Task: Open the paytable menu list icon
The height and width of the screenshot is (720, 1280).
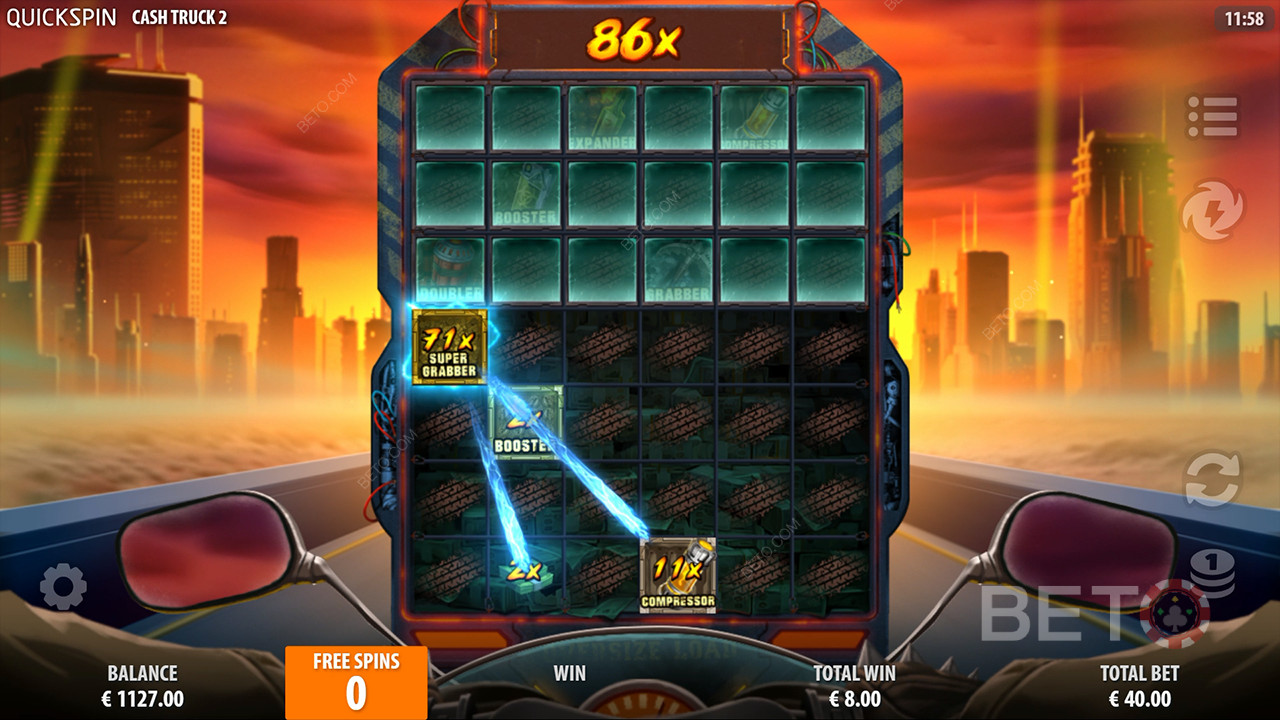Action: coord(1212,117)
